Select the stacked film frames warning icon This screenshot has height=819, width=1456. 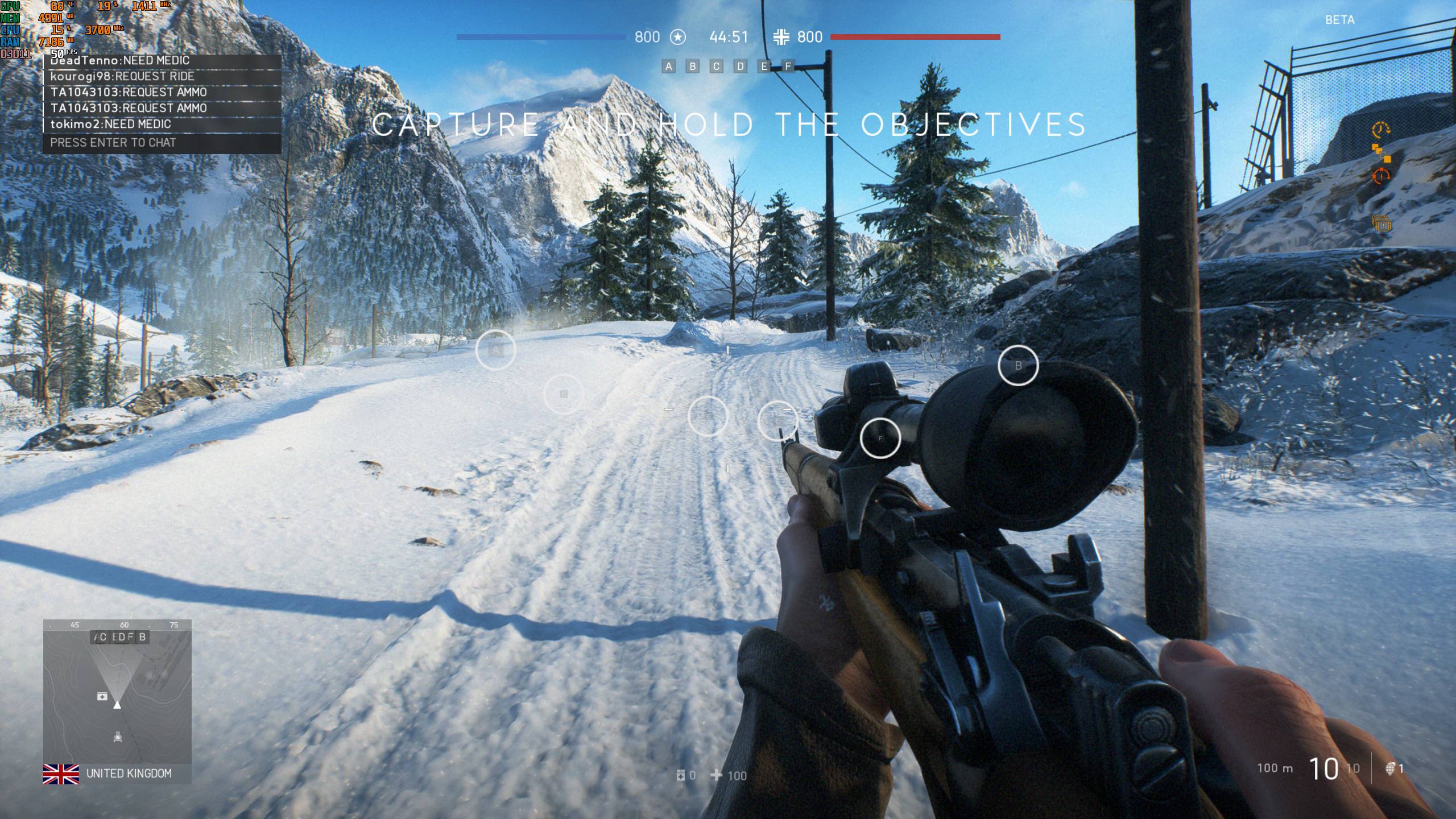click(x=1380, y=223)
